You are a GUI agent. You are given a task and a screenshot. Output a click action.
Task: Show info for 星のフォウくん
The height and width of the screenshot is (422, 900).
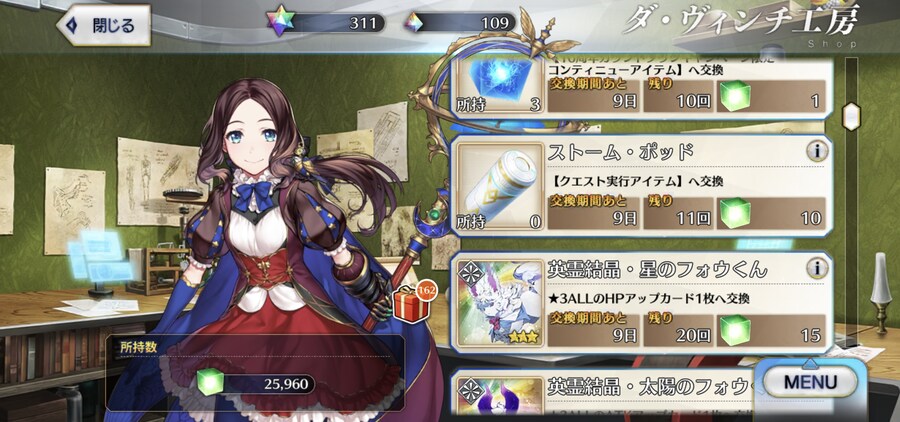pos(817,269)
